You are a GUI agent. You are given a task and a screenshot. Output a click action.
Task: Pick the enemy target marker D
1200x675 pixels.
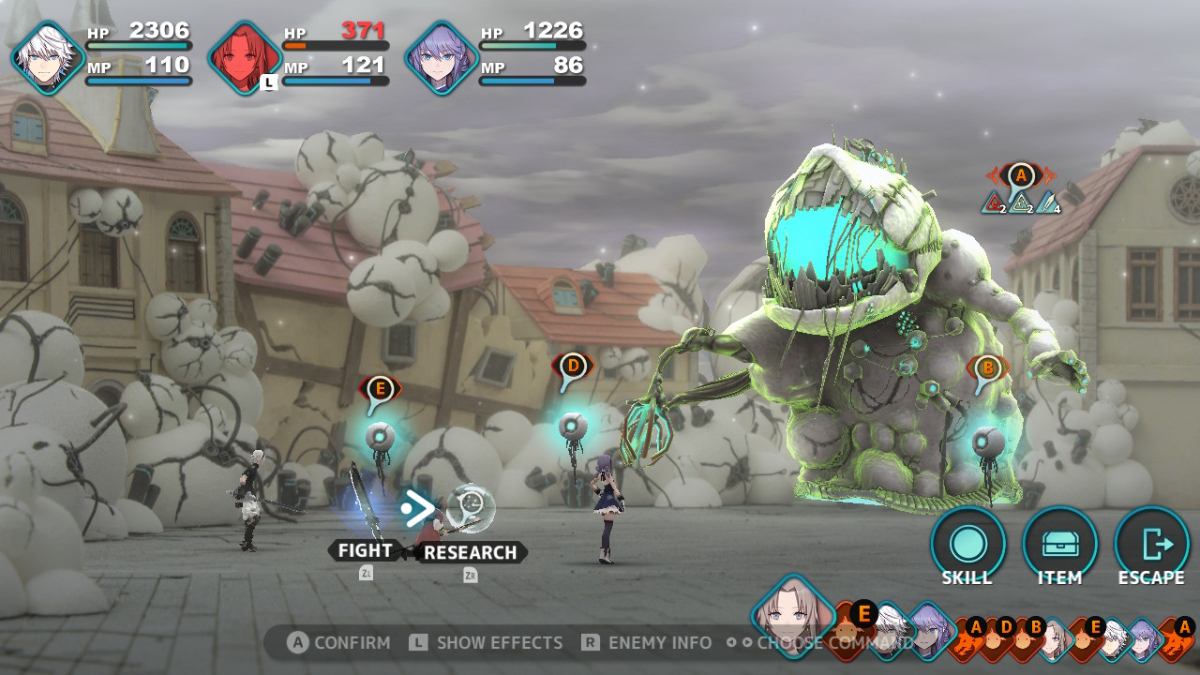point(572,366)
